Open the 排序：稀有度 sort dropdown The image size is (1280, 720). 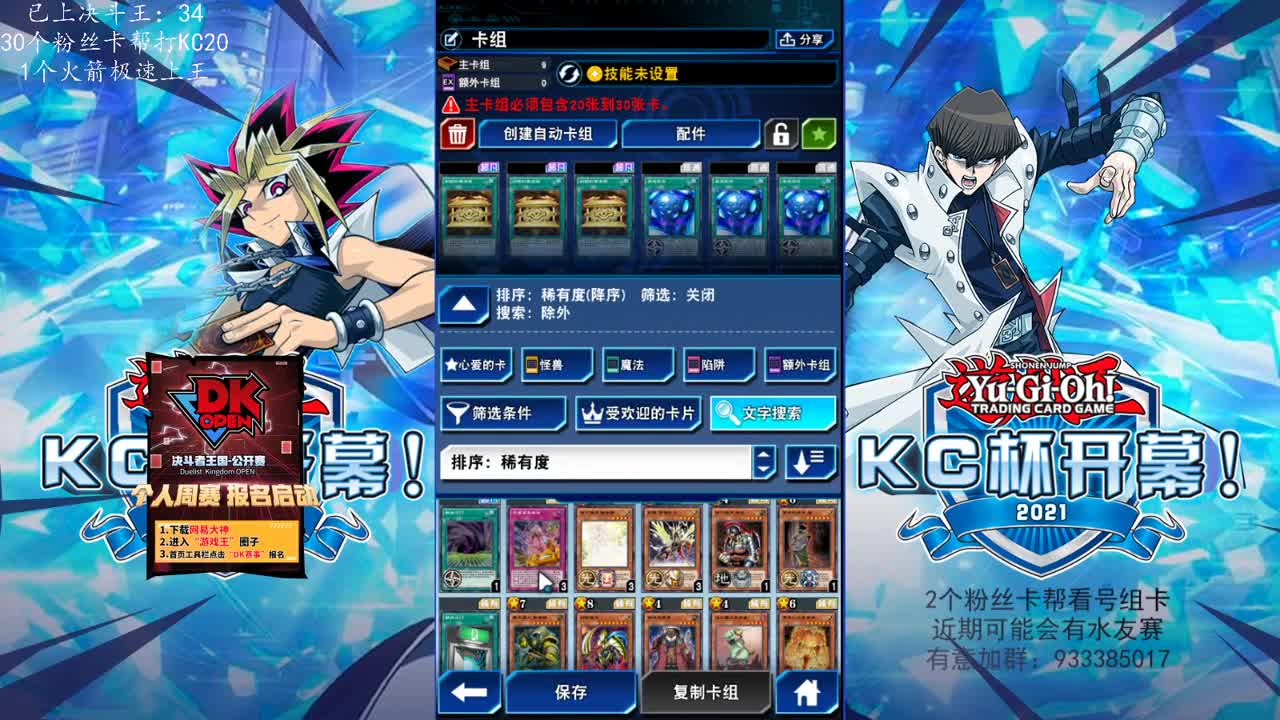(600, 464)
